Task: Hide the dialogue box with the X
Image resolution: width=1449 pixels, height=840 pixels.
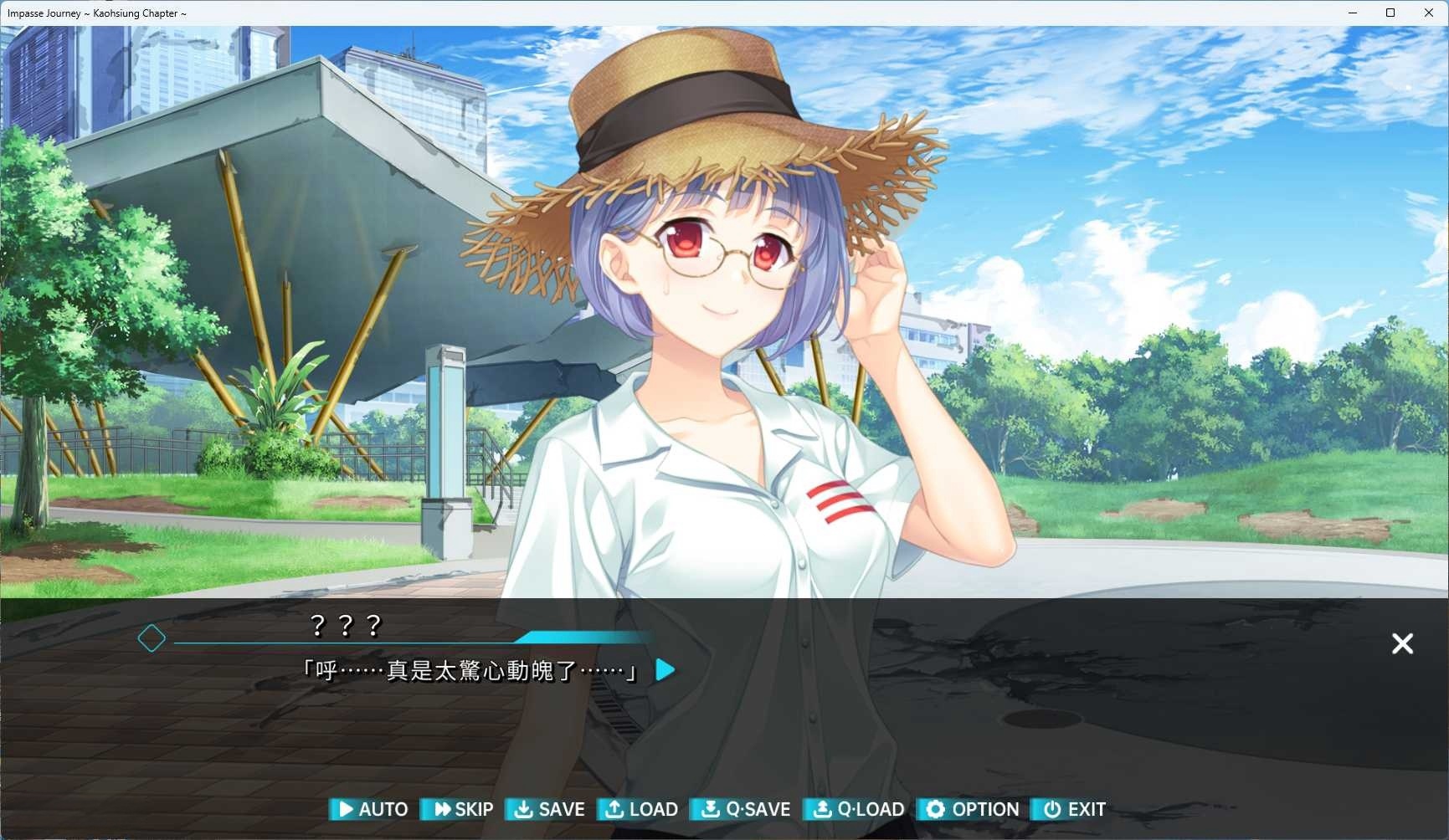Action: (1402, 643)
